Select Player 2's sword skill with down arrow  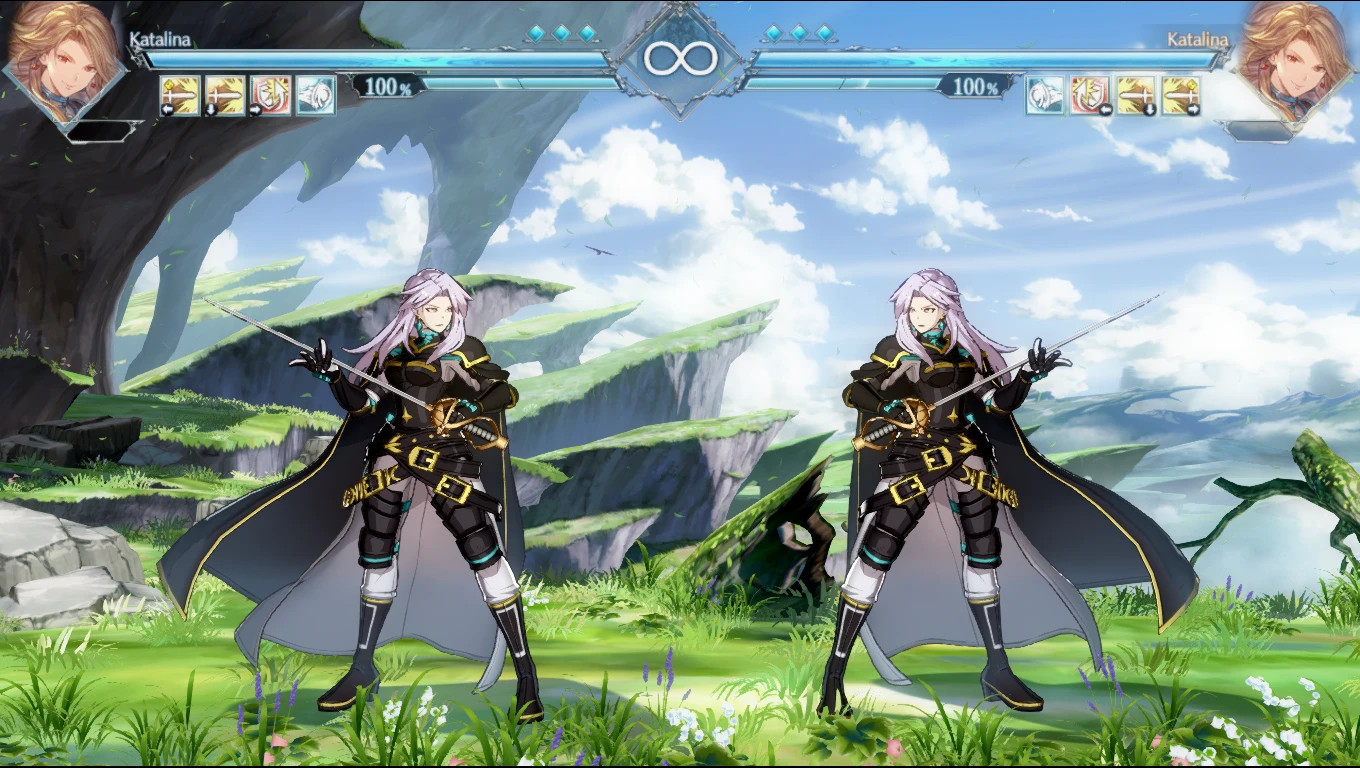(1136, 95)
